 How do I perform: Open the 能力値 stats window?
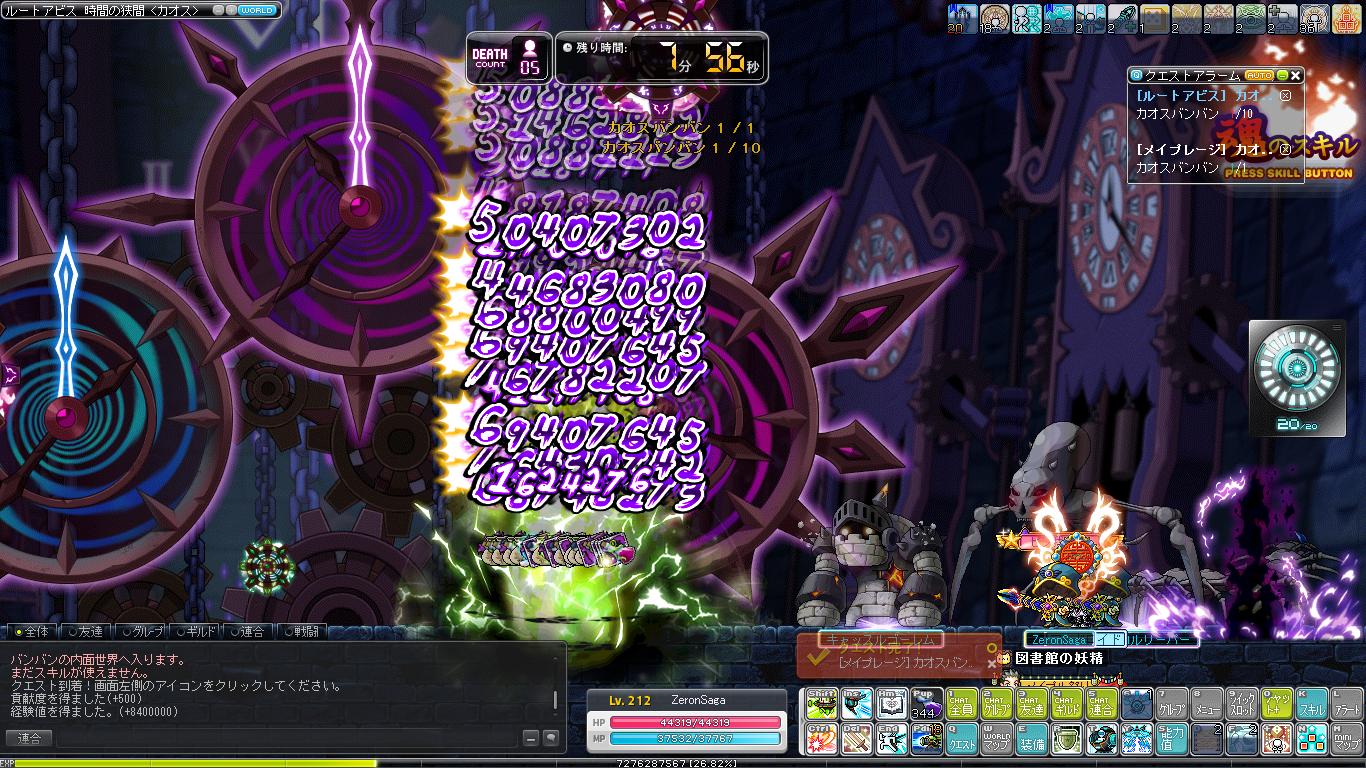[1171, 739]
